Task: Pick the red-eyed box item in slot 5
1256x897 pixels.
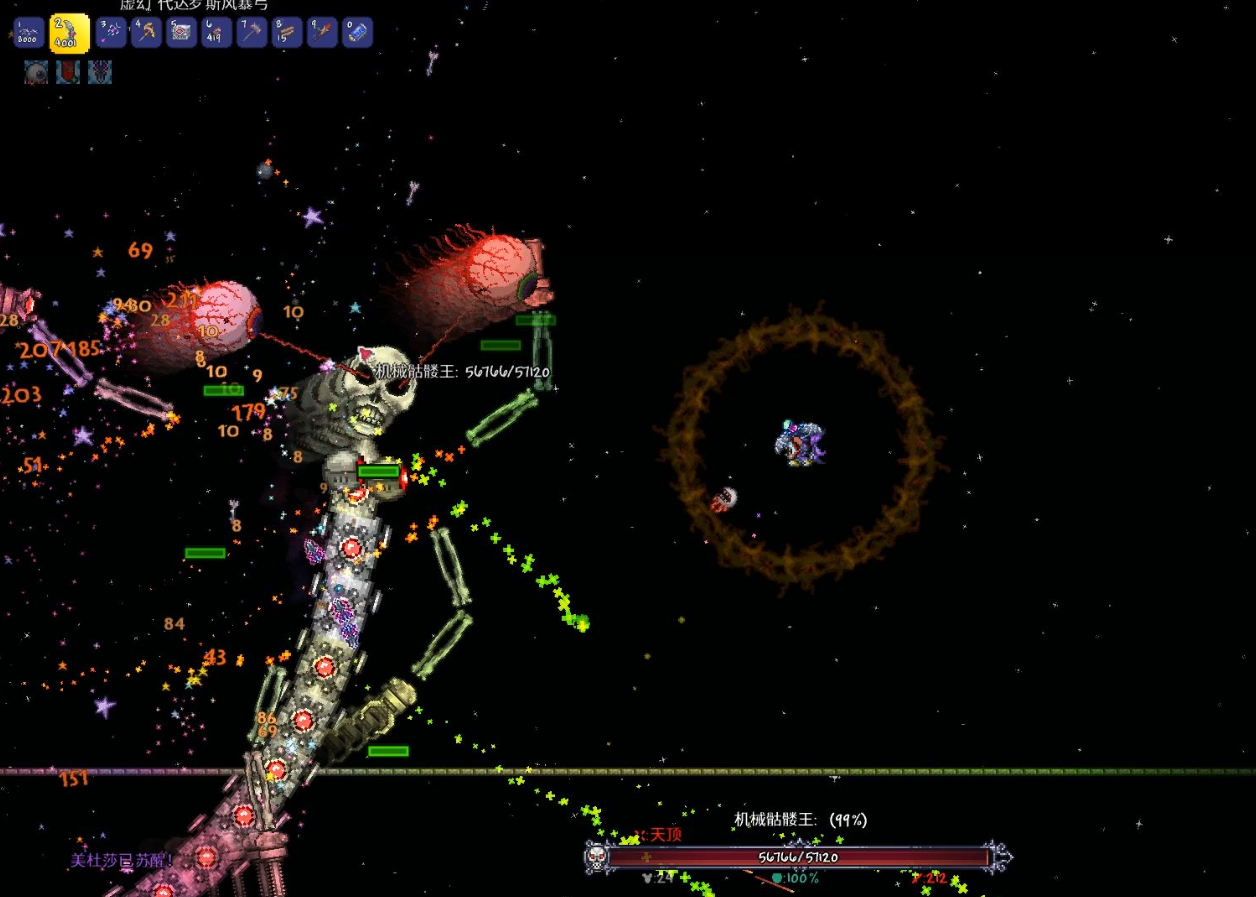Action: point(182,33)
